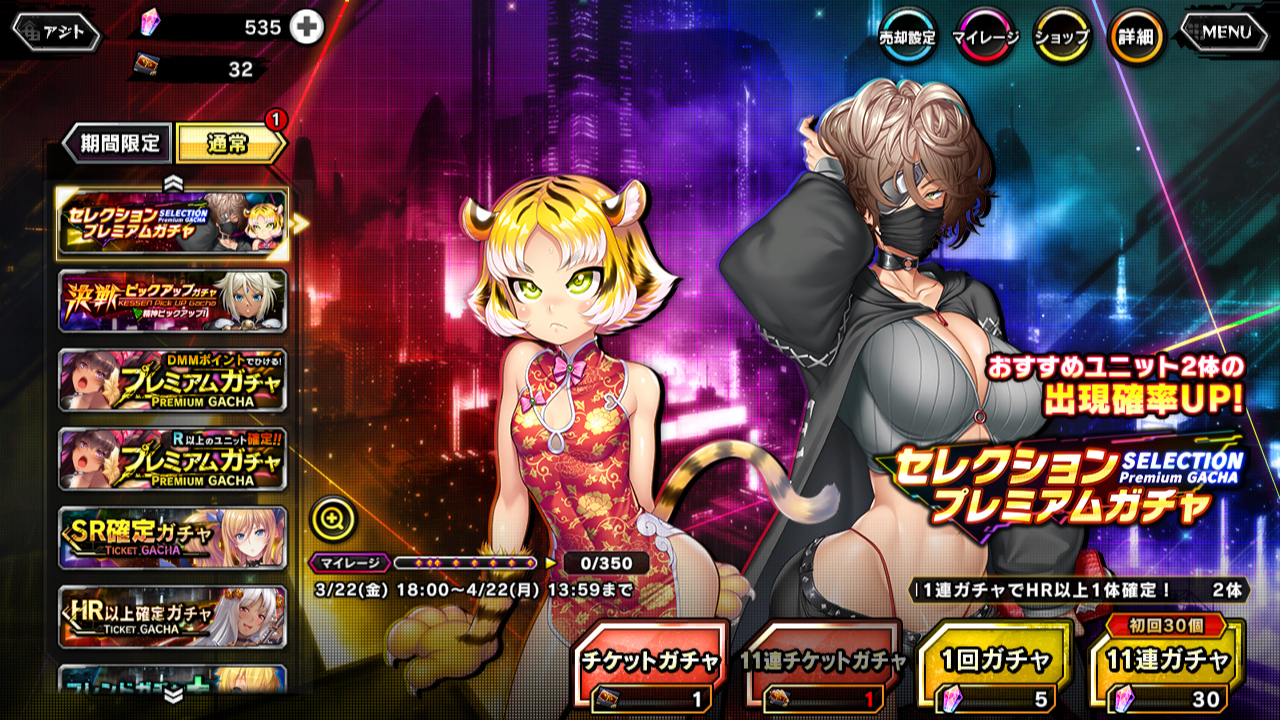Screen dimensions: 1280x720
Task: Select the DMMポイント プレミアムガチャ banner
Action: (x=173, y=380)
